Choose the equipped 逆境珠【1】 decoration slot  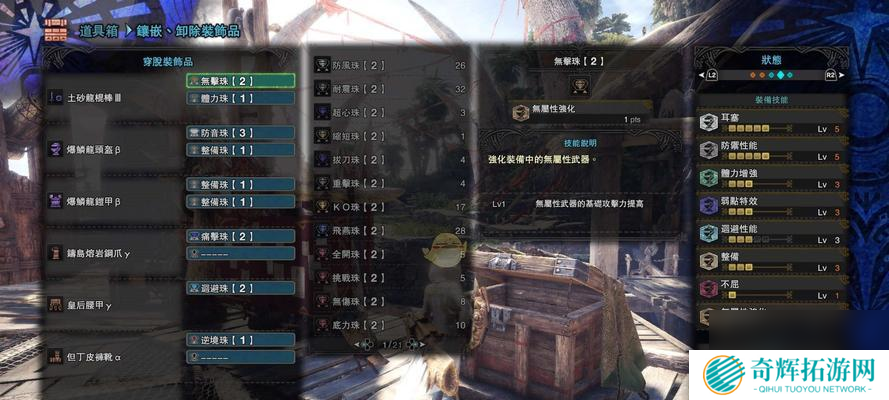(x=240, y=340)
